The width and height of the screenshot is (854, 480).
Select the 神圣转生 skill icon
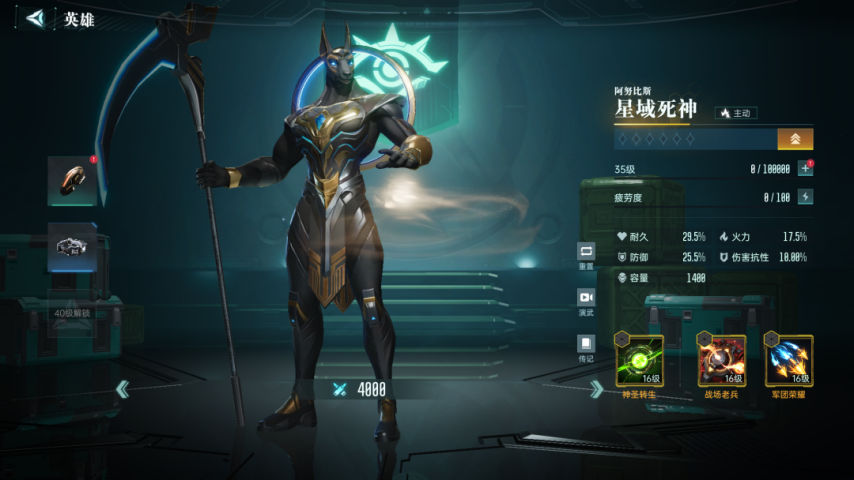tap(639, 361)
